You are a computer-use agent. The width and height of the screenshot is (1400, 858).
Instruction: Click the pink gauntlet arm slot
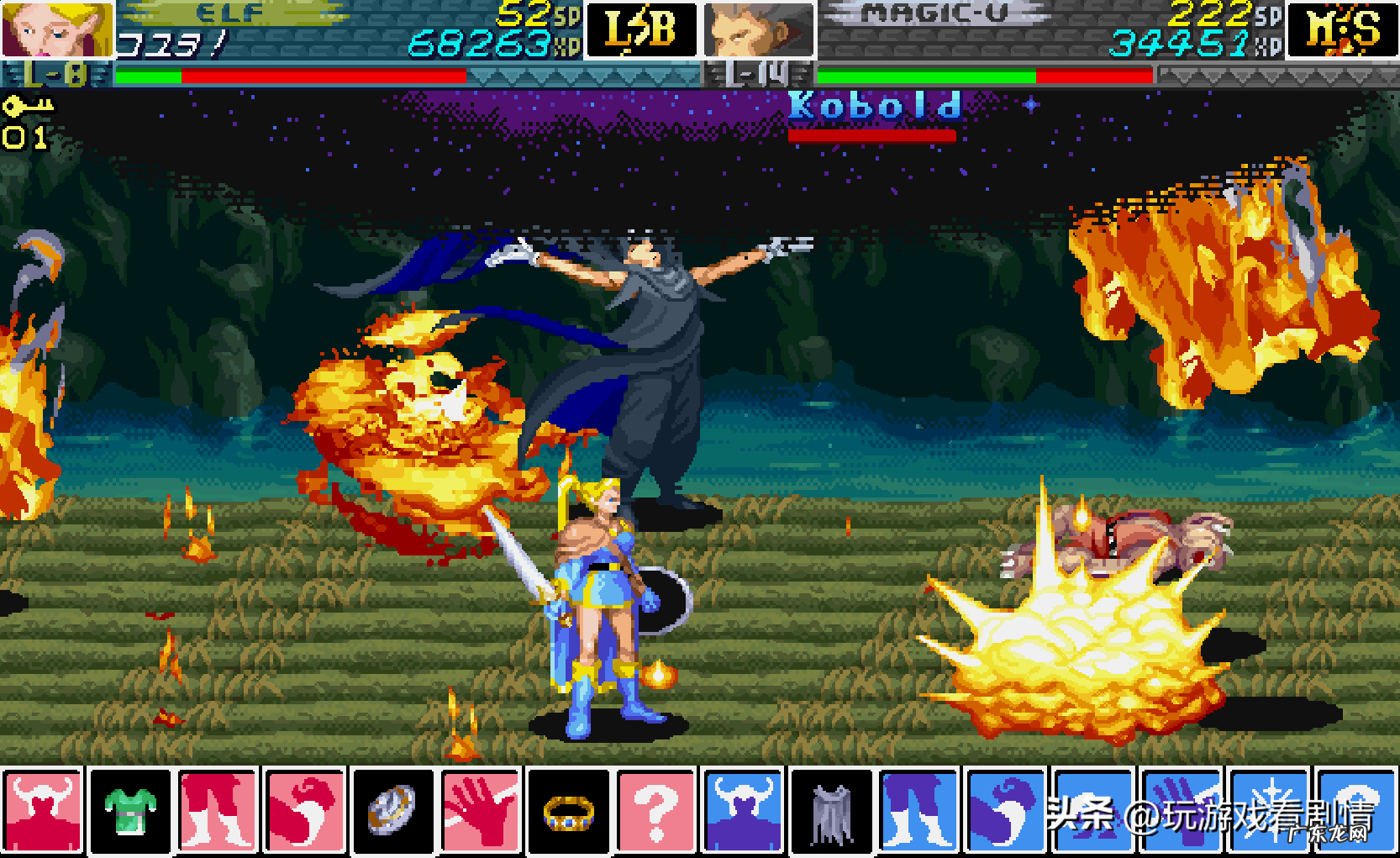coord(306,811)
